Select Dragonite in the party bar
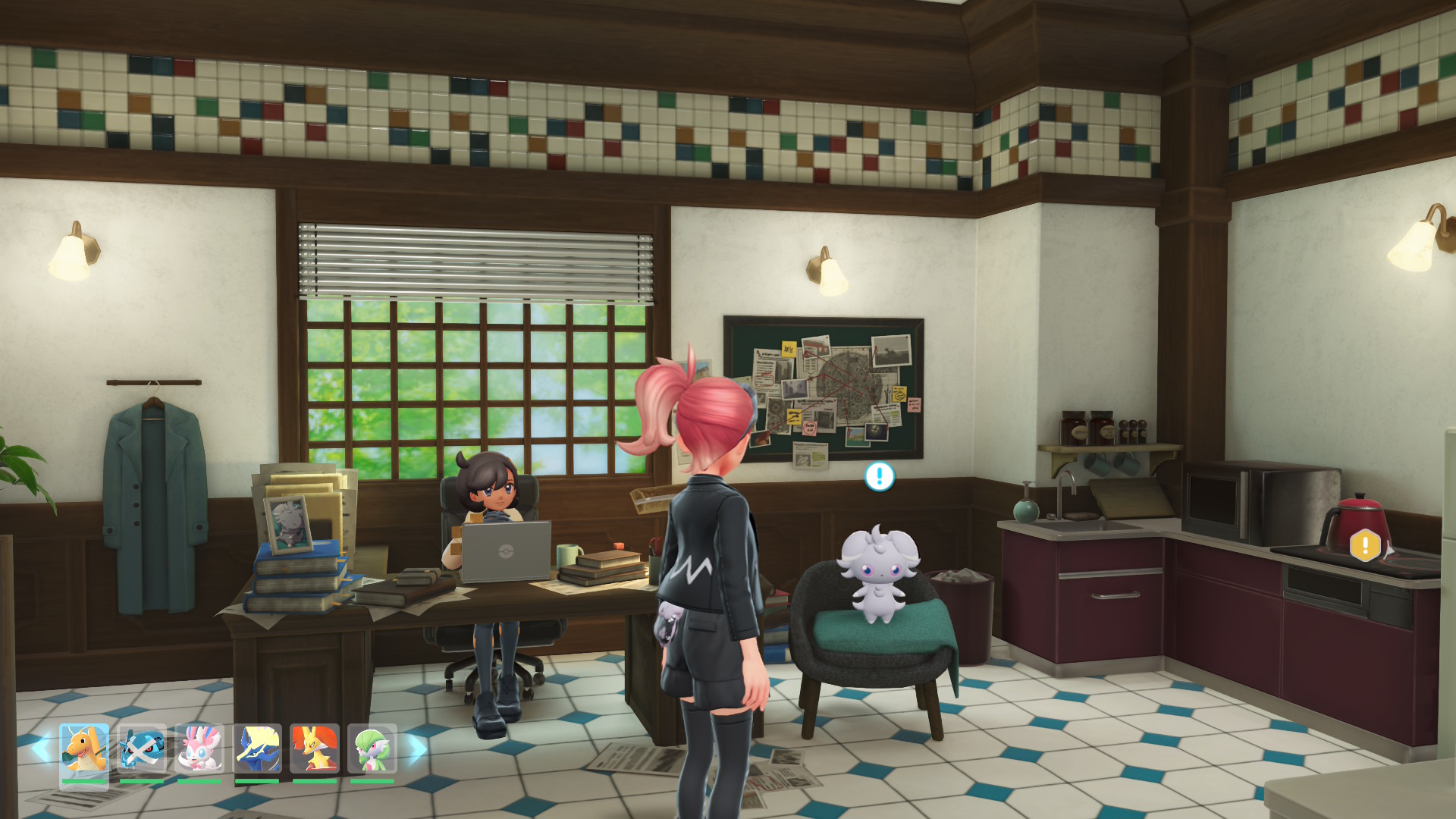The image size is (1456, 819). point(84,749)
